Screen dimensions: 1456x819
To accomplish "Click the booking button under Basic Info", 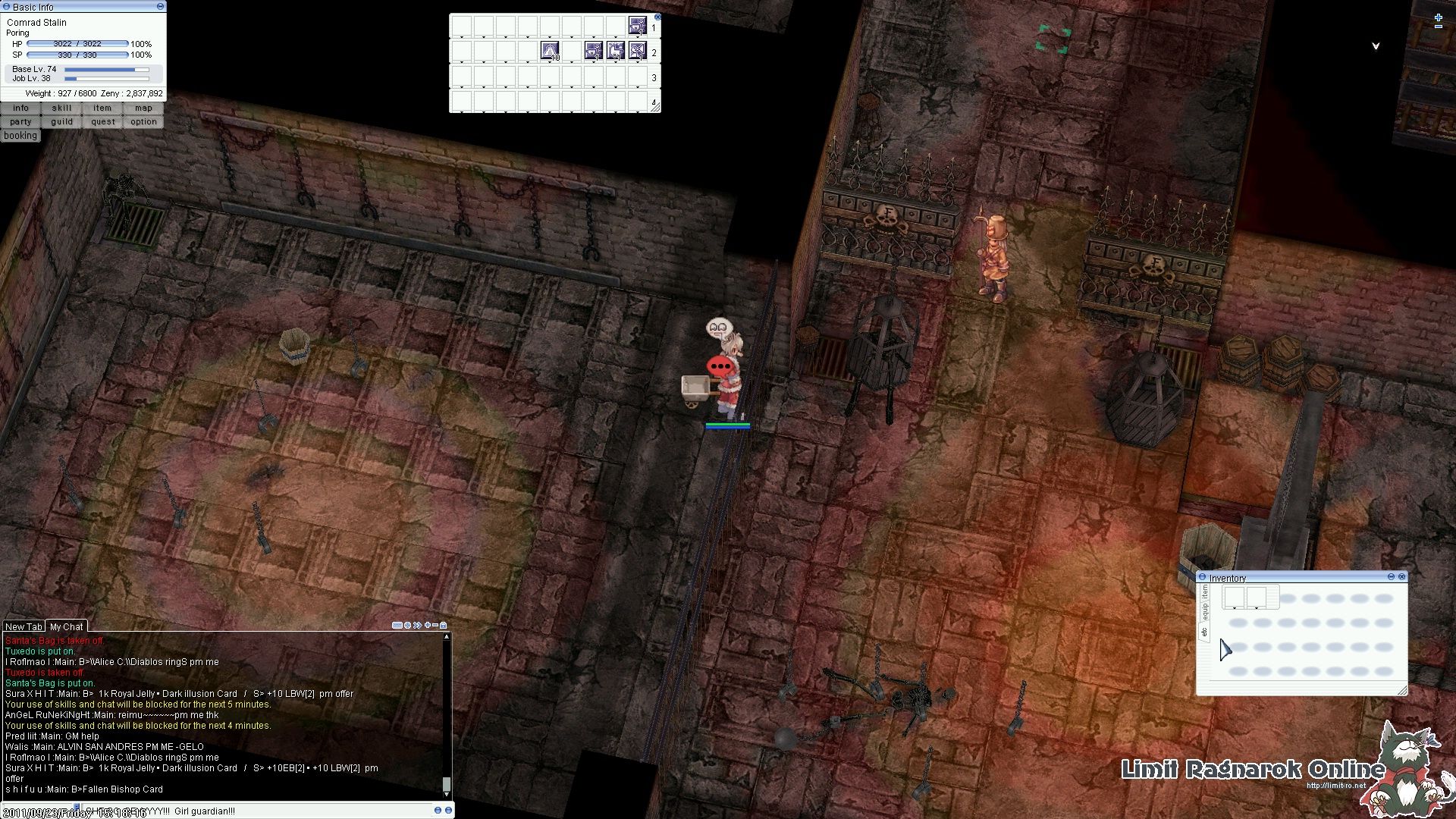I will click(20, 135).
